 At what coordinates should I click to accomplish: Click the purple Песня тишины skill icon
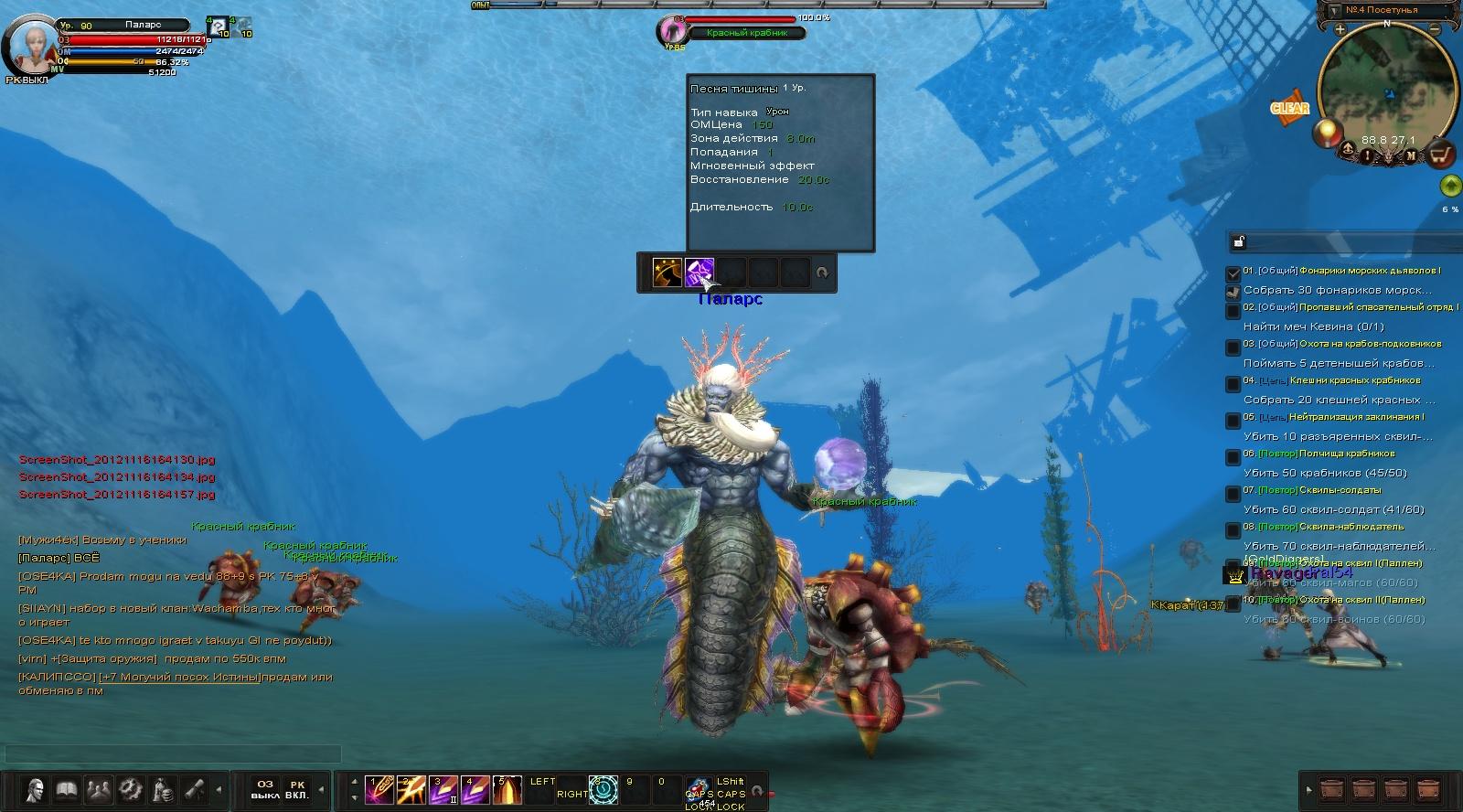coord(699,272)
